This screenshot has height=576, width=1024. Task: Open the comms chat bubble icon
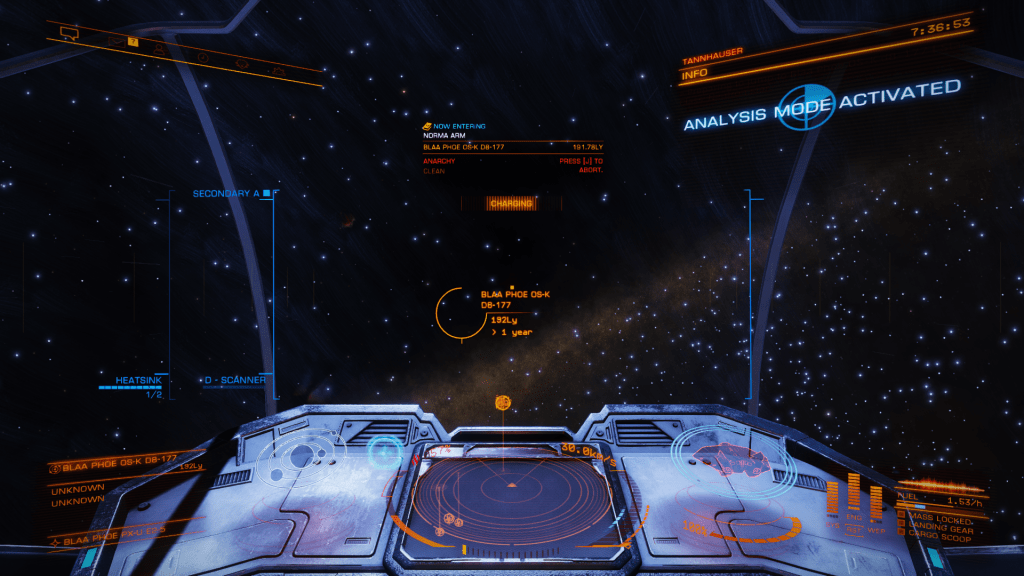(70, 32)
